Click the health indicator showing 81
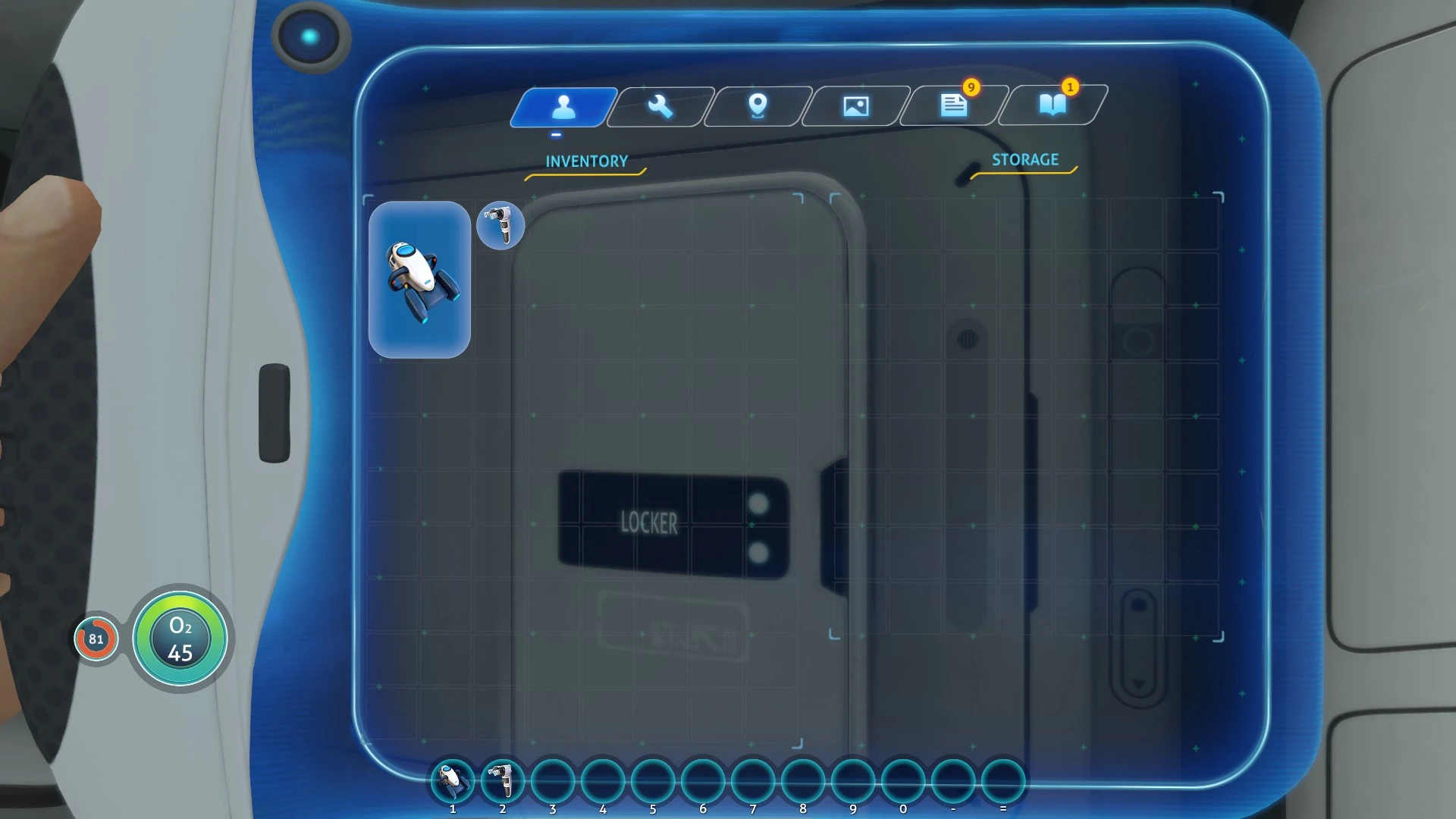Screen dimensions: 1456x819 tap(96, 639)
